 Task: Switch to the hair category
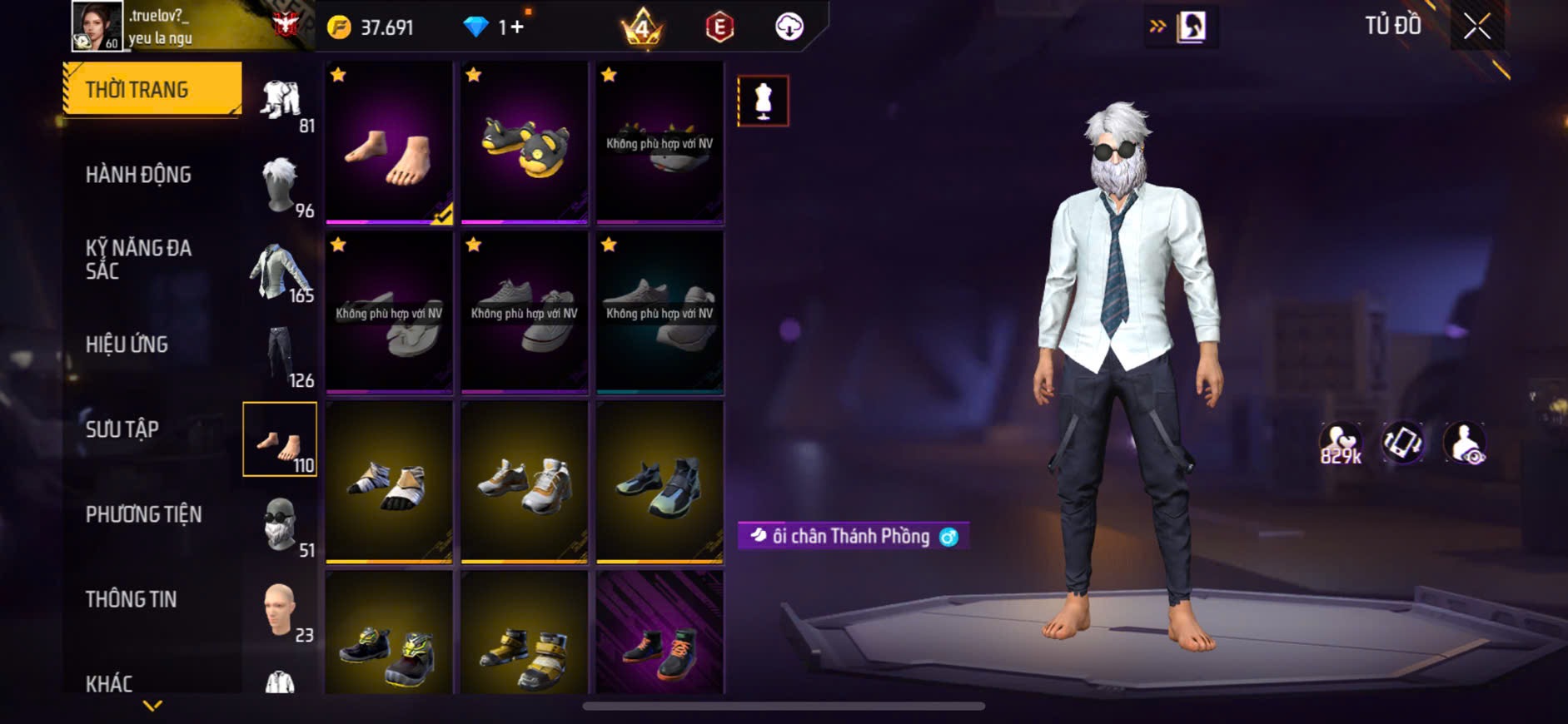pos(281,186)
